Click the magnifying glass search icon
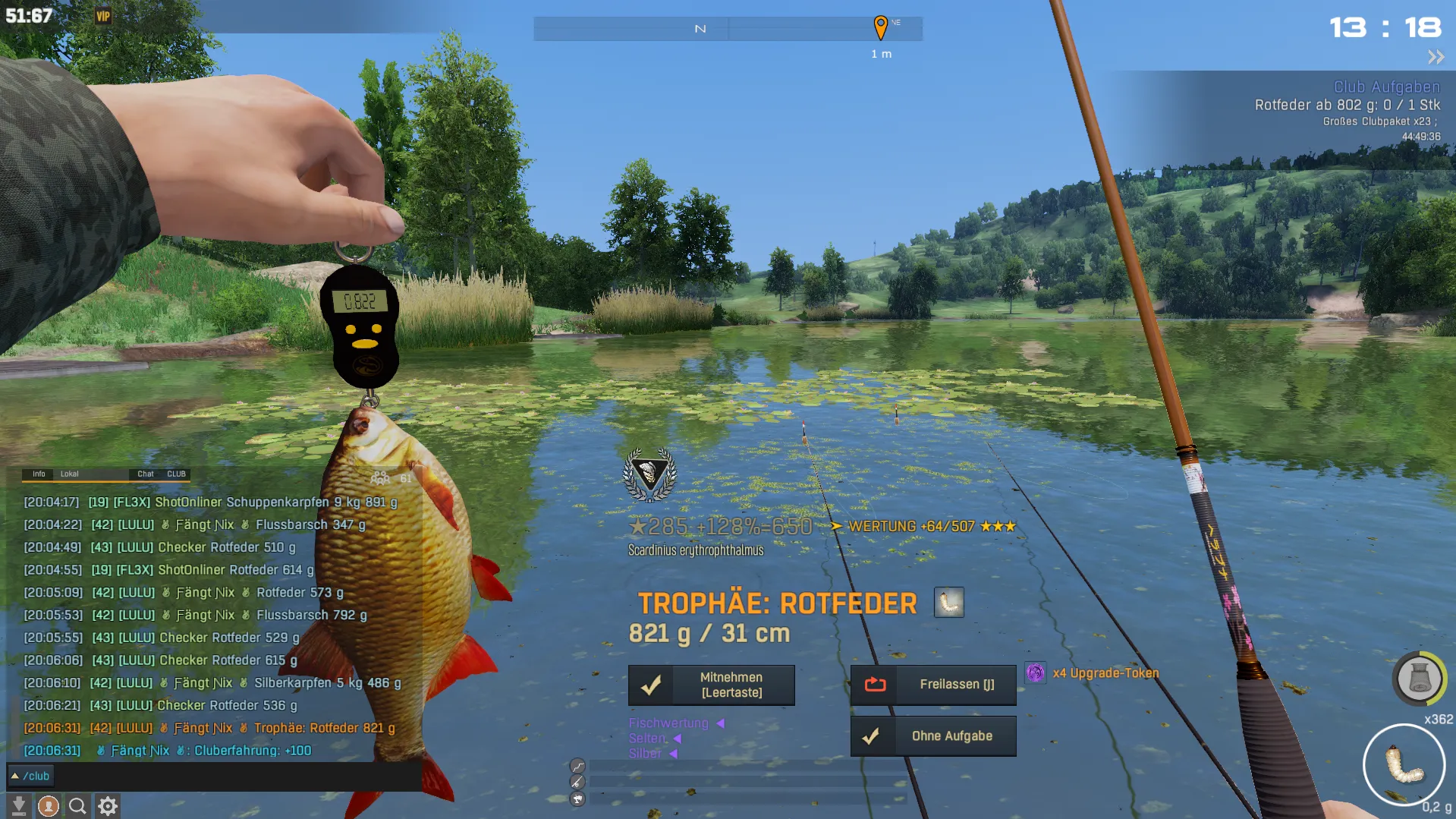This screenshot has height=819, width=1456. pos(77,805)
